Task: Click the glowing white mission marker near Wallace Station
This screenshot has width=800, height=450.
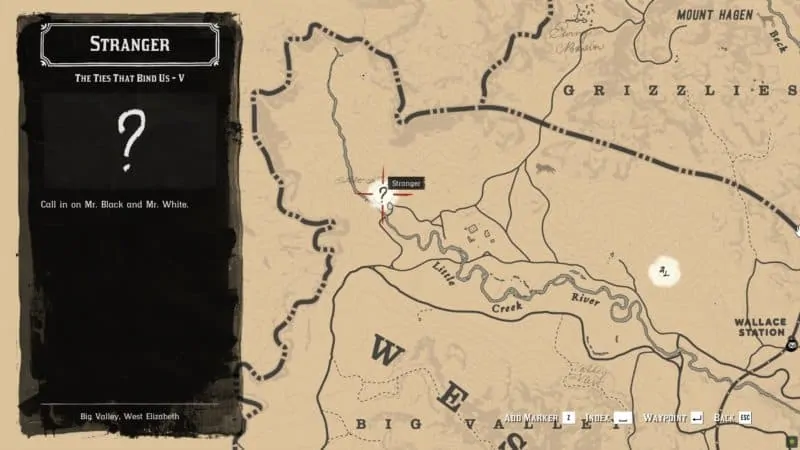Action: coord(664,270)
